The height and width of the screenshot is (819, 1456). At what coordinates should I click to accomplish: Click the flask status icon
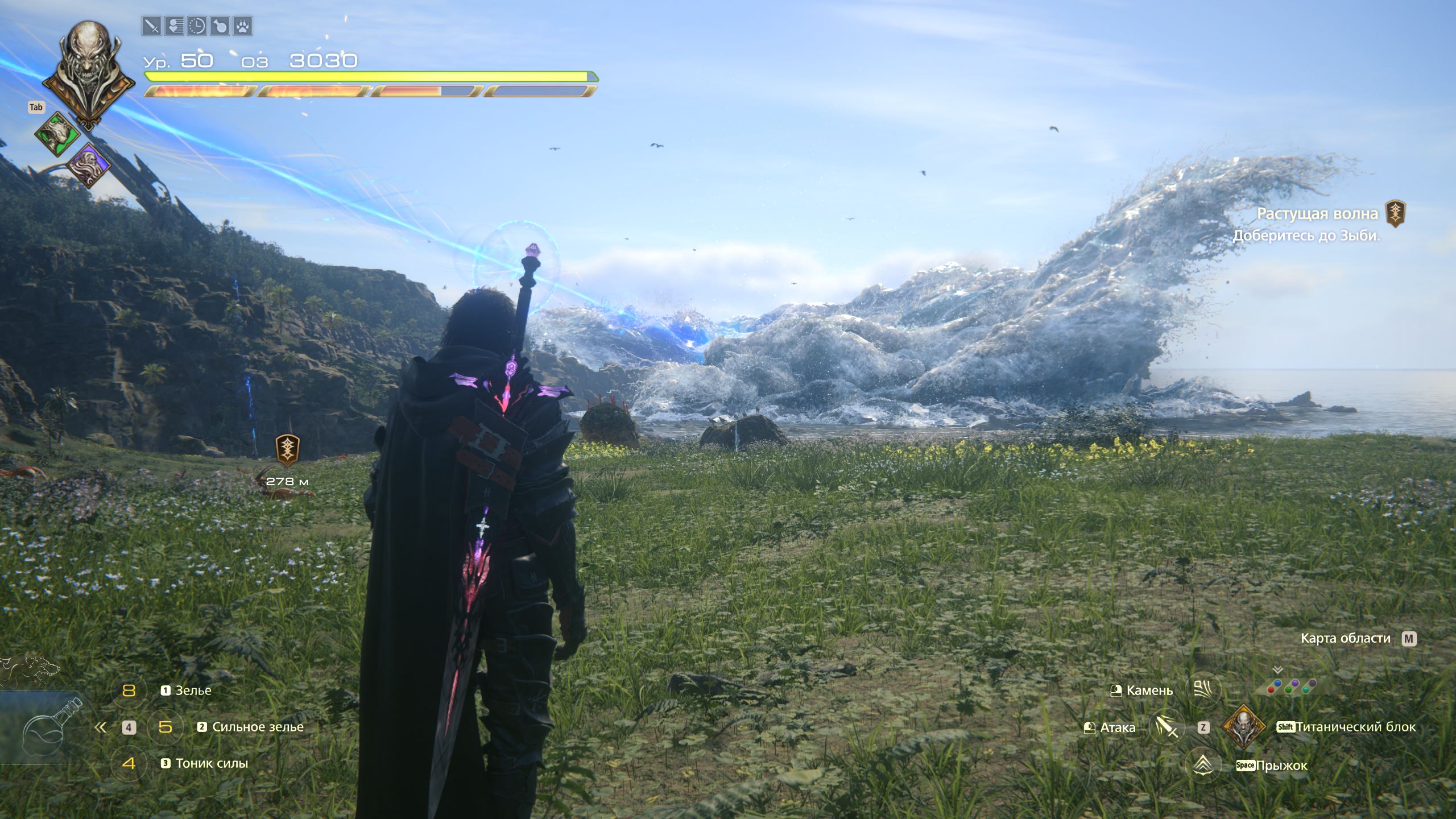(220, 26)
